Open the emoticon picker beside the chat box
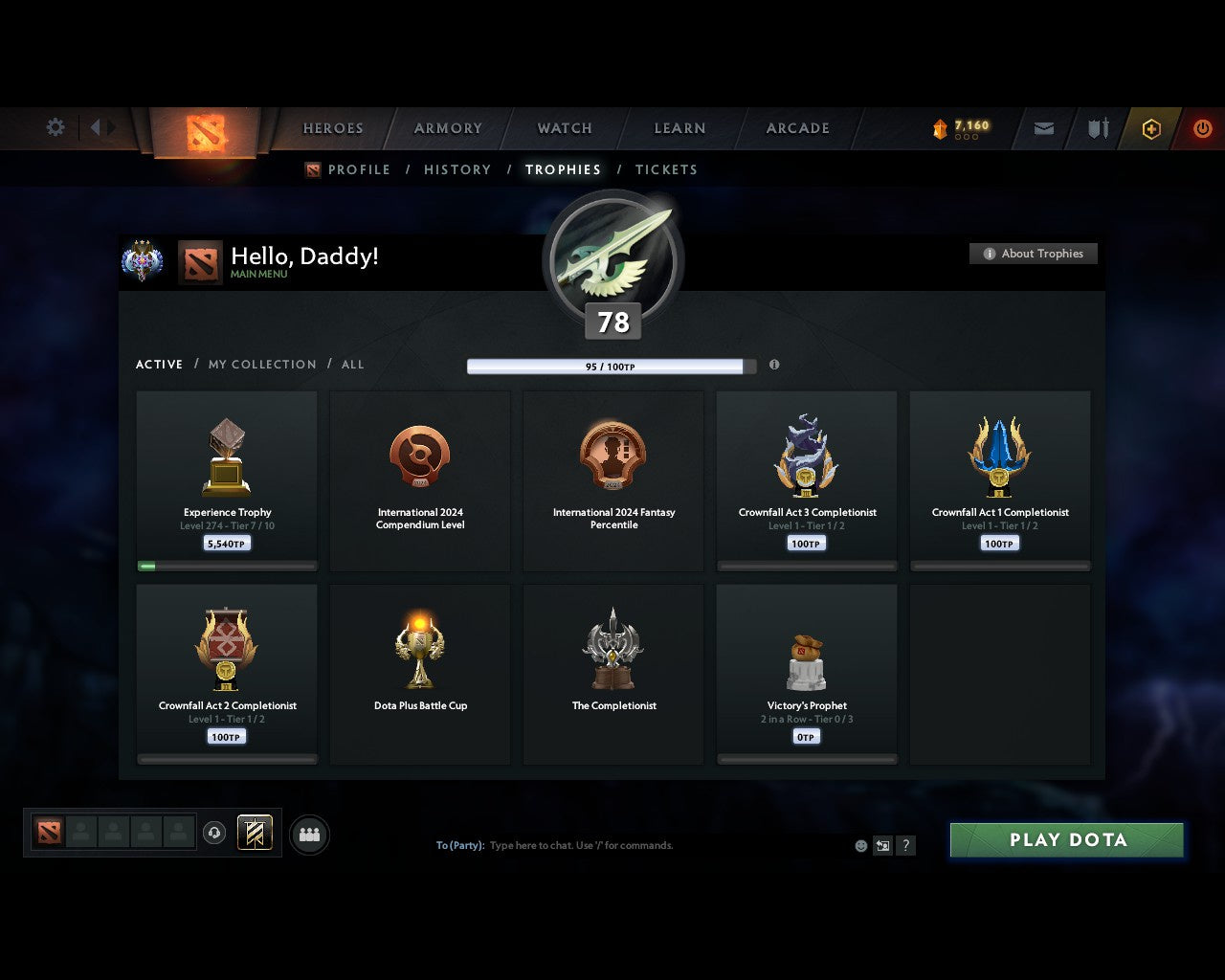This screenshot has height=980, width=1225. click(x=858, y=846)
